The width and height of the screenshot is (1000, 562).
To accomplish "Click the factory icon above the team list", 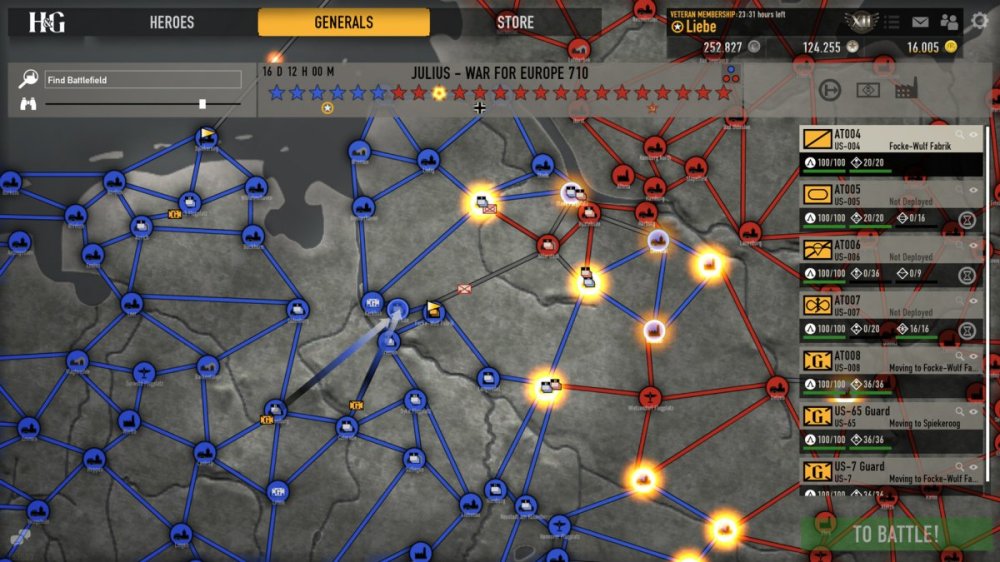I will click(907, 90).
